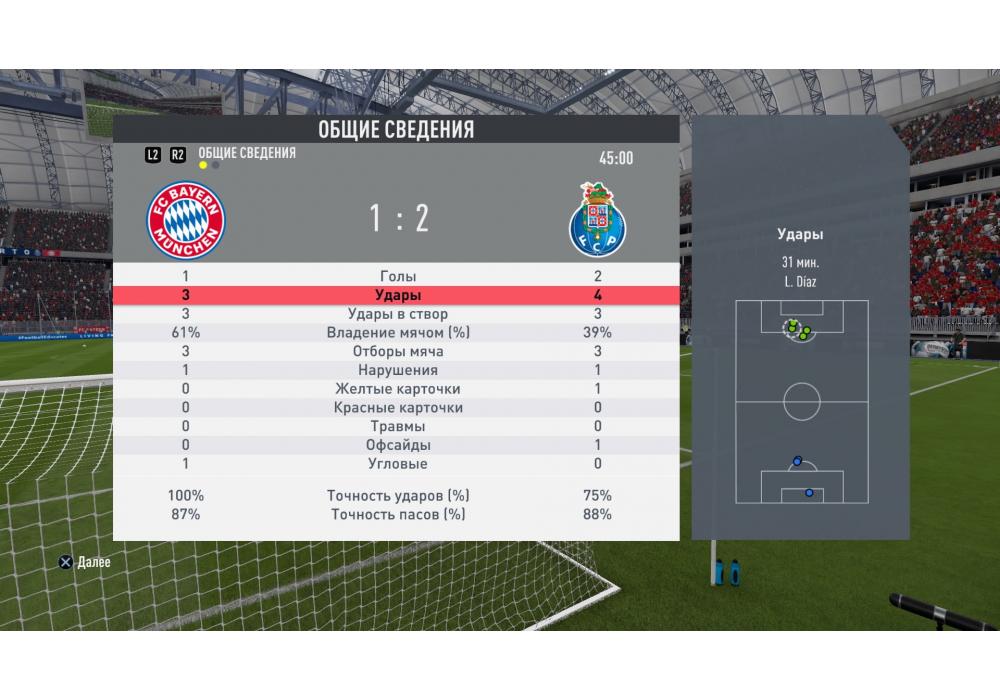Pick the Отборы мяча row
1000x700 pixels.
397,352
